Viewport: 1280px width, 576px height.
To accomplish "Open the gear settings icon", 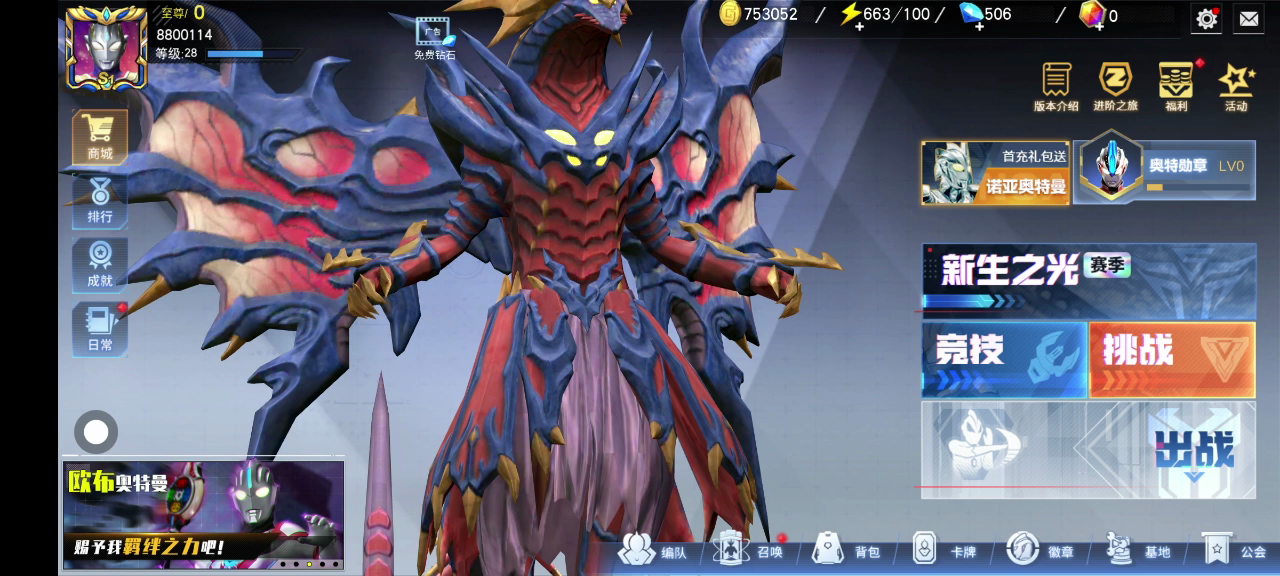I will tap(1207, 18).
